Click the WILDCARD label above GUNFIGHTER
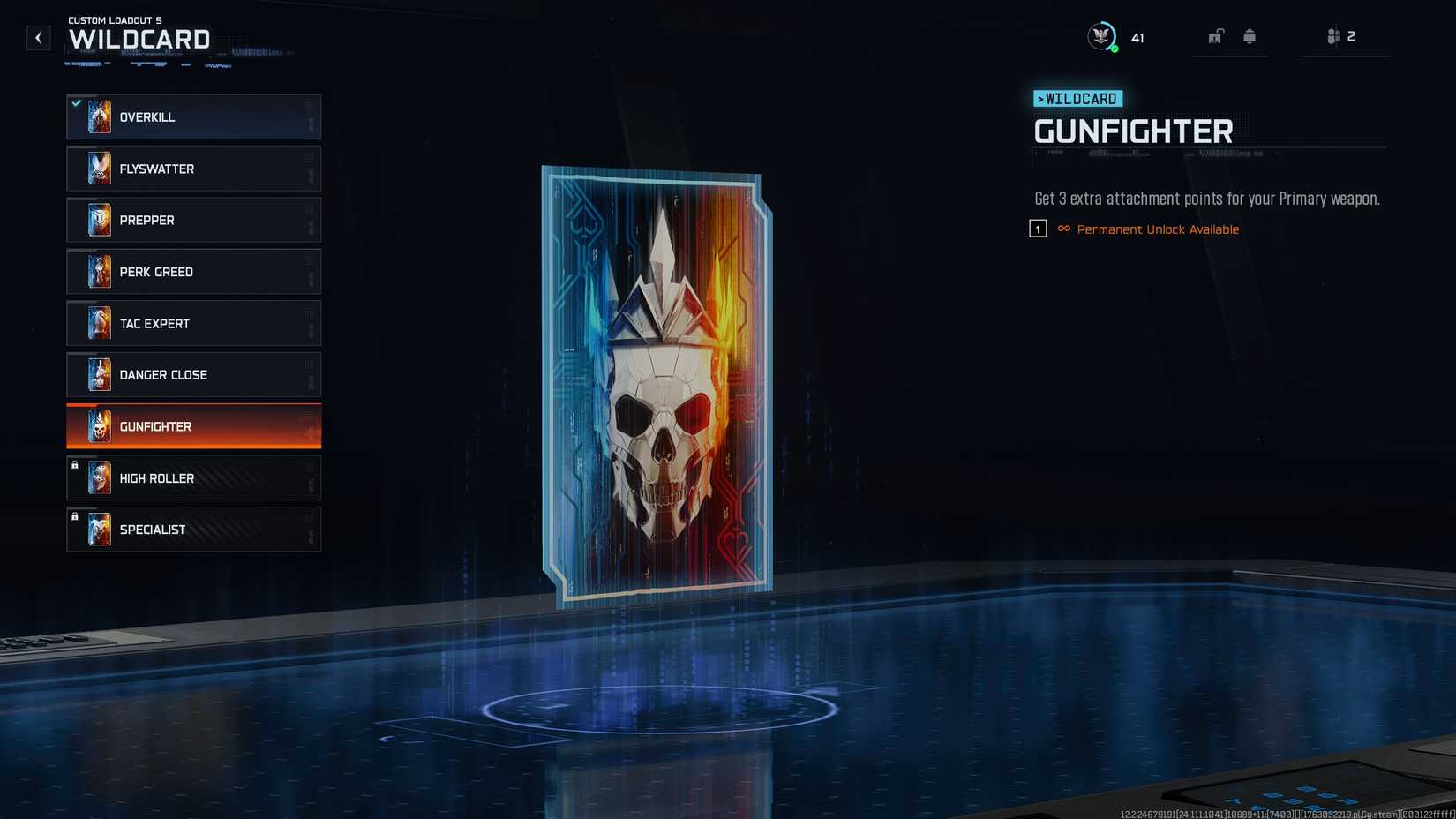 [1077, 99]
